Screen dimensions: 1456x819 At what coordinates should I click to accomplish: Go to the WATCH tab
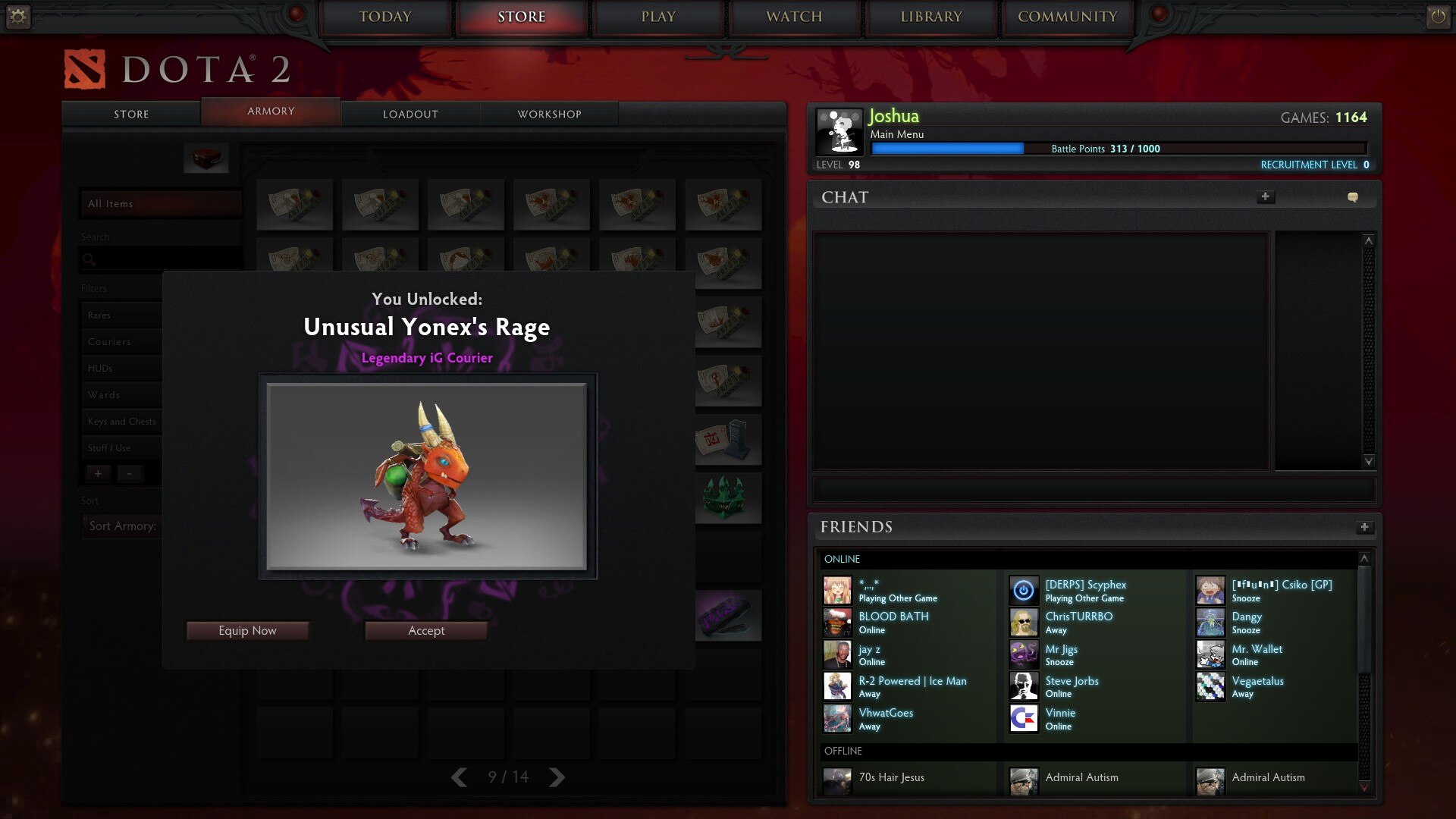coord(794,17)
